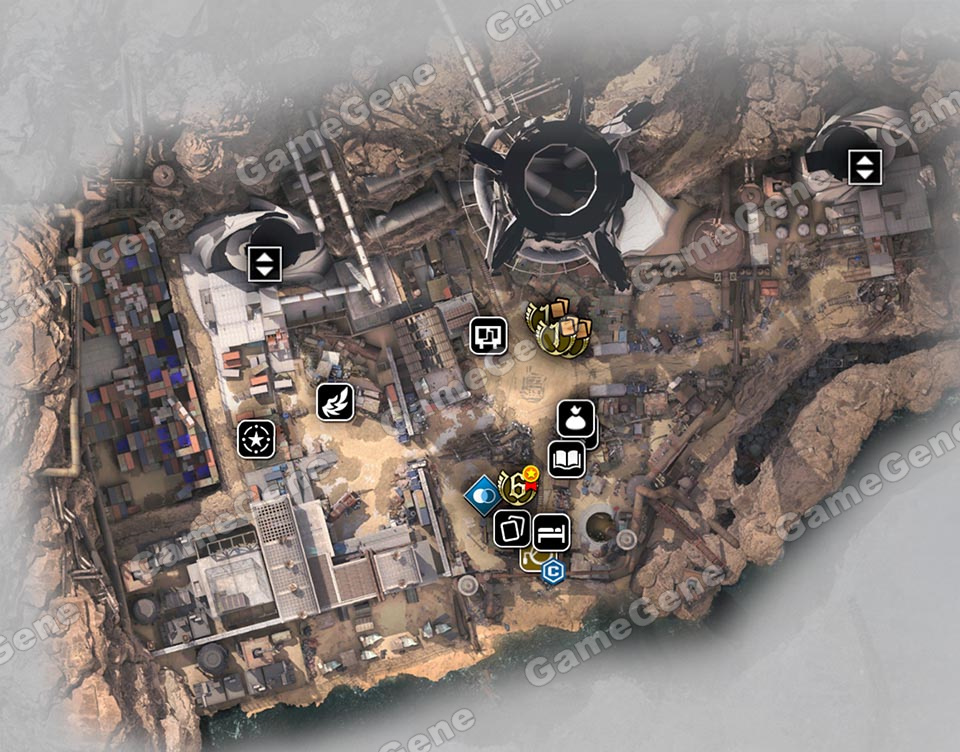Image resolution: width=960 pixels, height=752 pixels.
Task: Click the star-in-circle map marker
Action: pyautogui.click(x=256, y=439)
